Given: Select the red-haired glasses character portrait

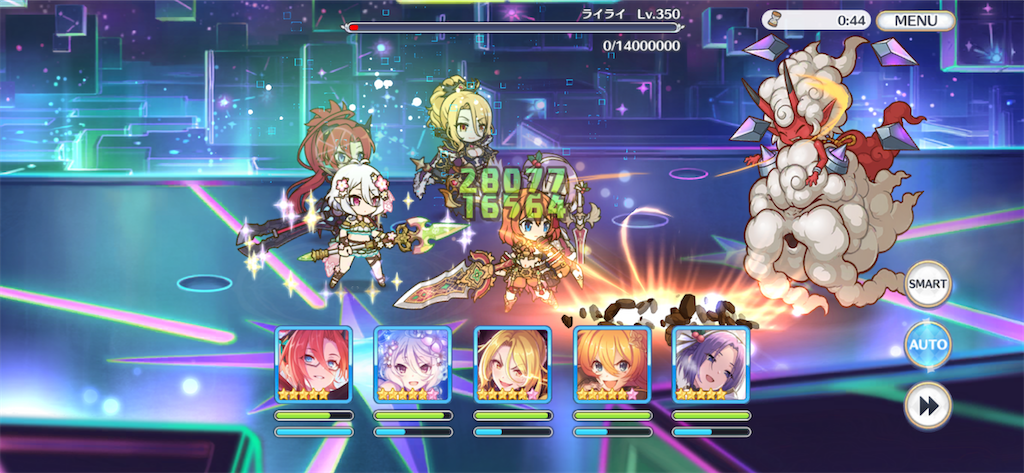Looking at the screenshot, I should tap(313, 364).
